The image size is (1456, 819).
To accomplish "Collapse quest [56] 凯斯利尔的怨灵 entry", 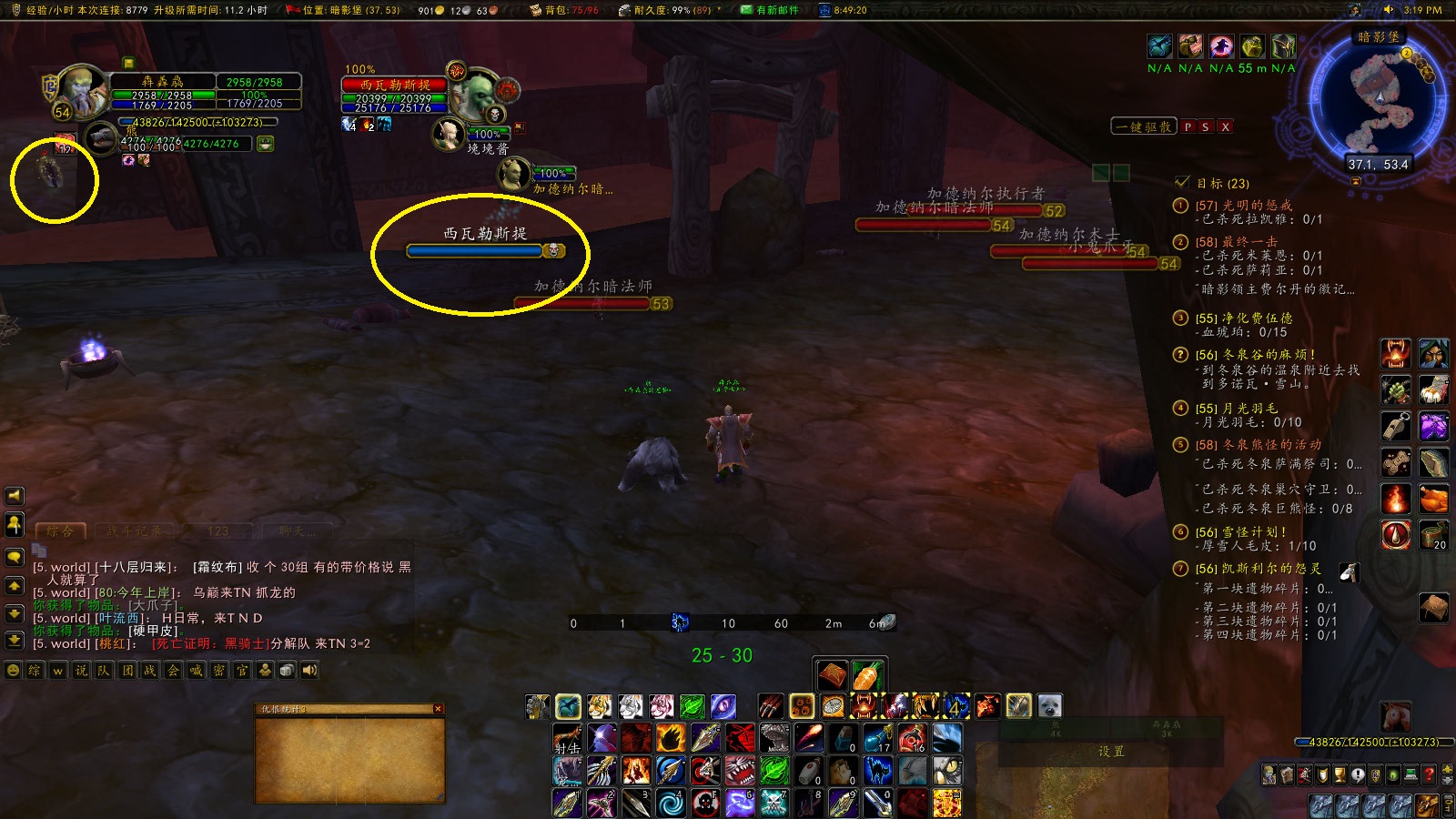I will pos(1182,567).
